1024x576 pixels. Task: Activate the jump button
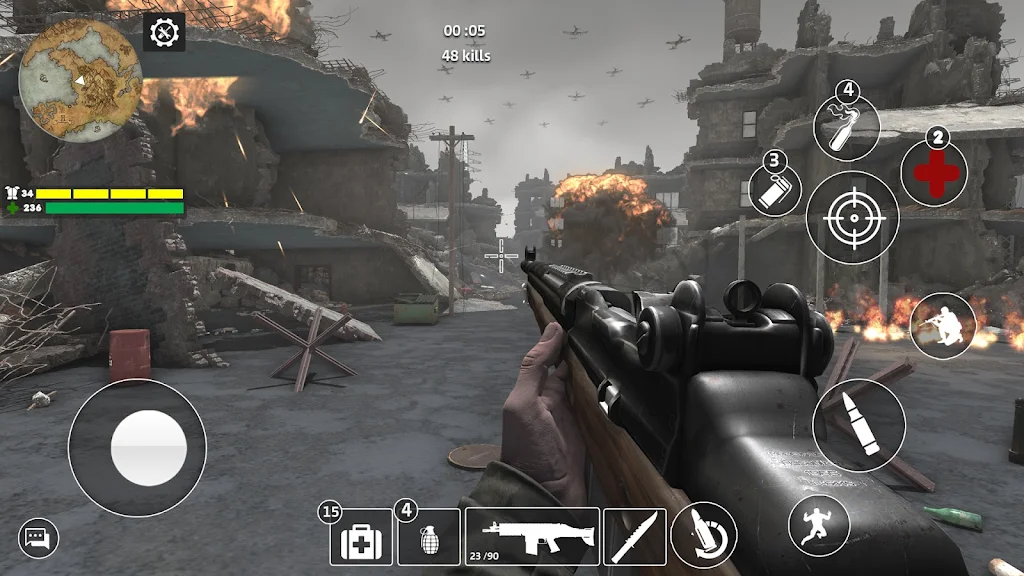point(818,525)
